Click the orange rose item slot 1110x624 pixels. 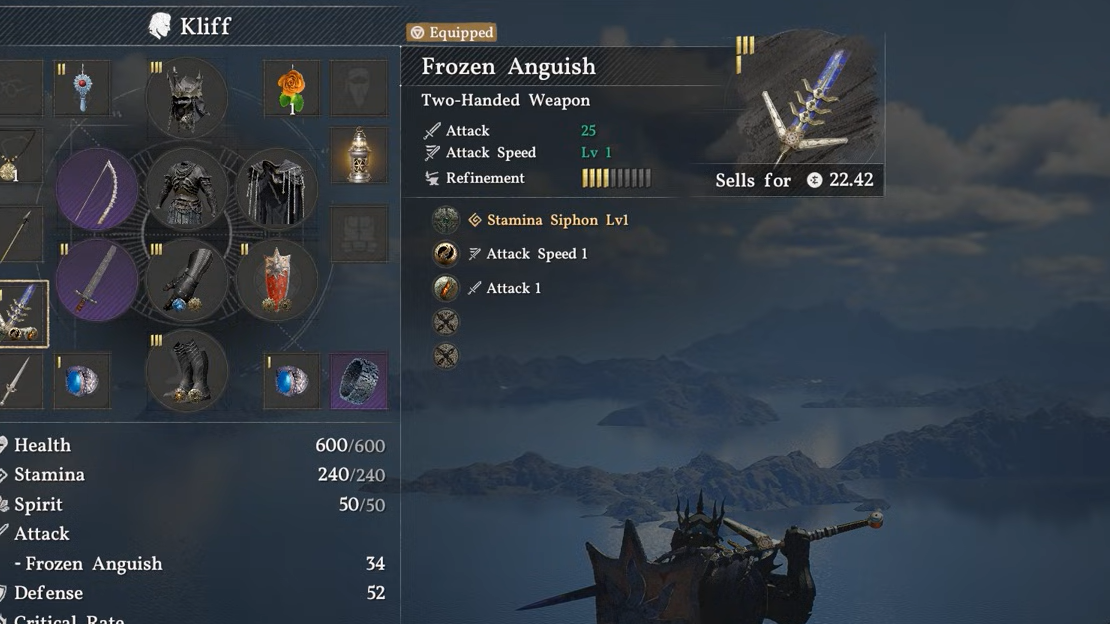pos(291,89)
